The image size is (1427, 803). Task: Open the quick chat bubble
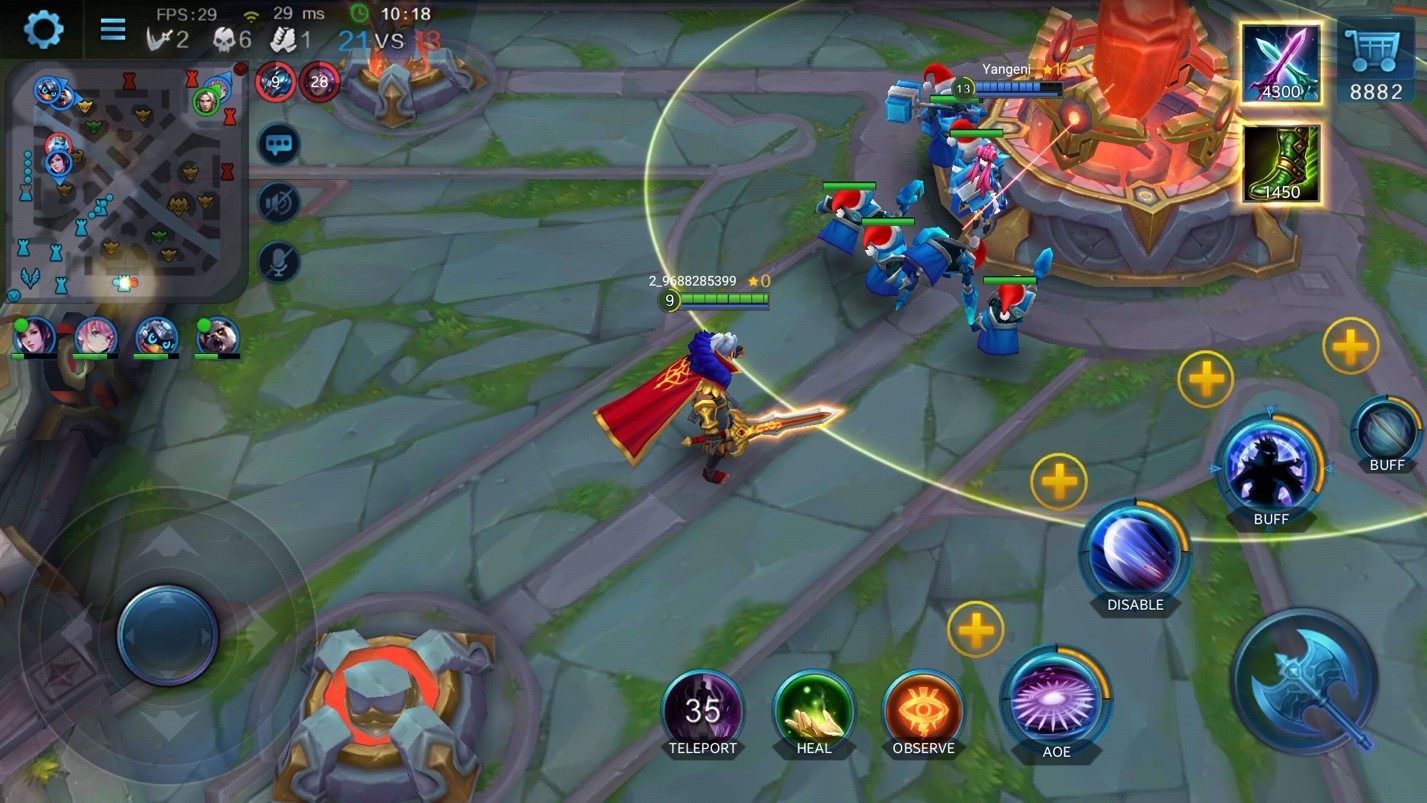tap(279, 145)
